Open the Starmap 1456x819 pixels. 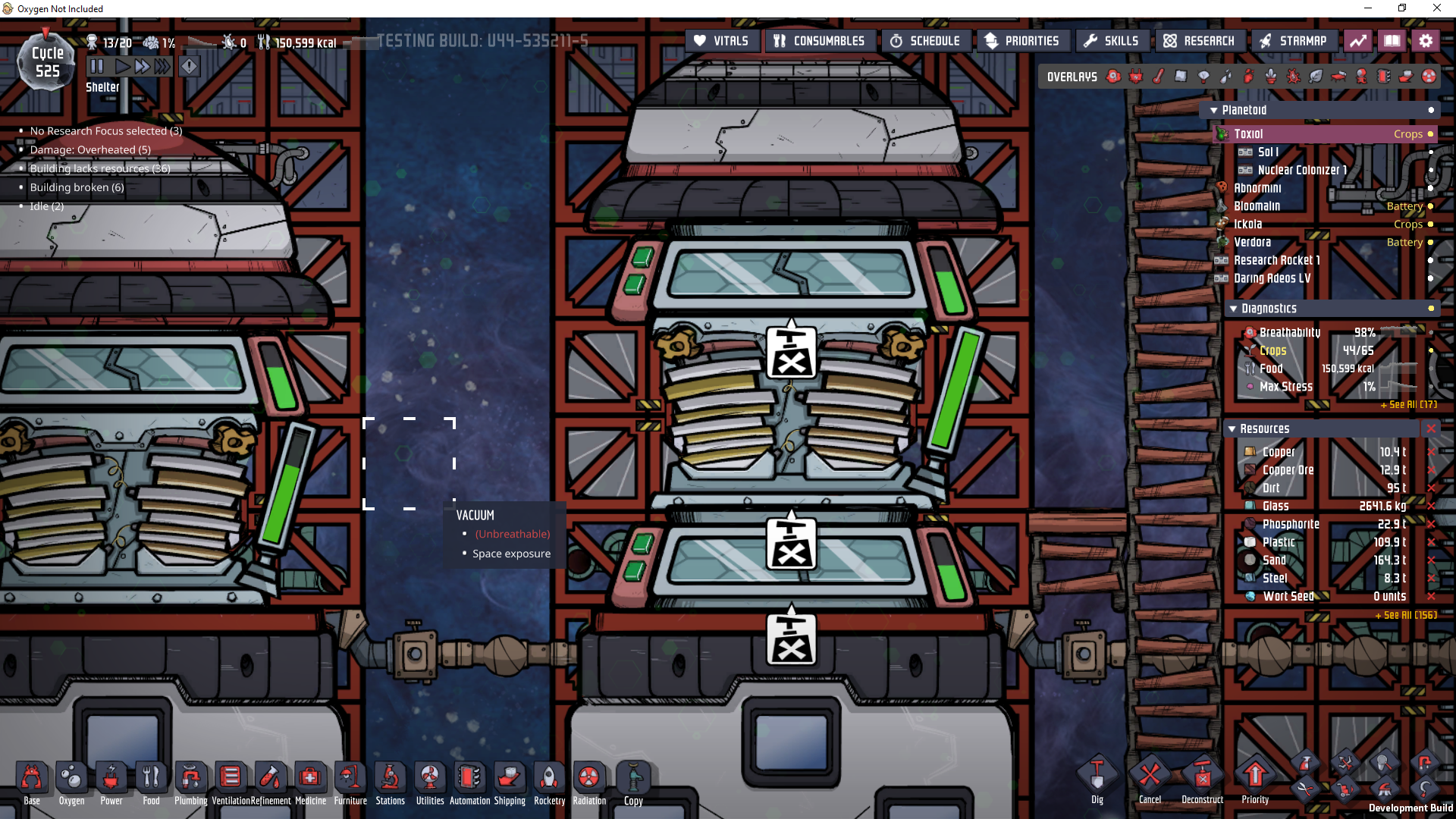[1293, 41]
